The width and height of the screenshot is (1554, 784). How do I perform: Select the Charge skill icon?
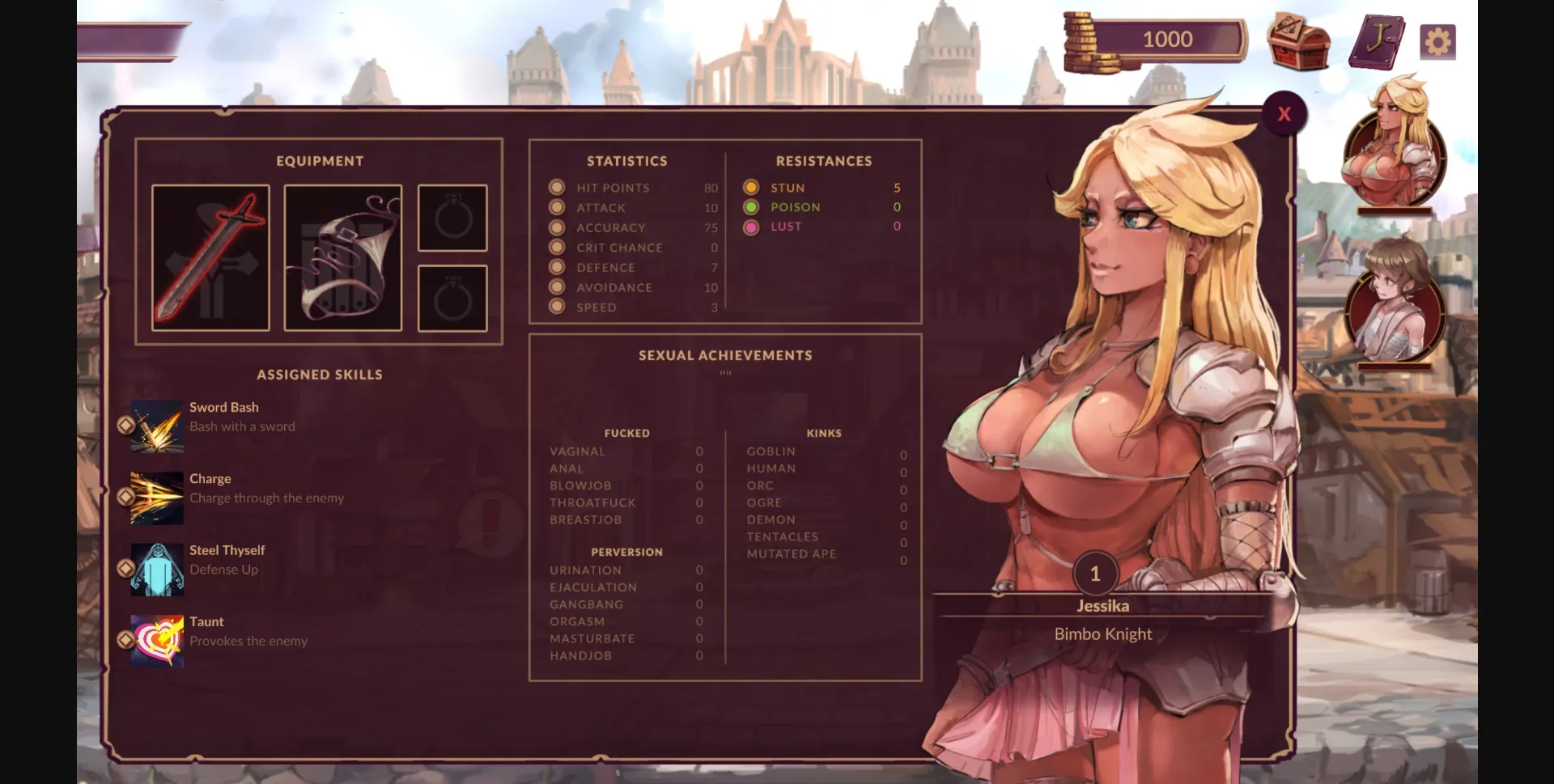coord(156,497)
